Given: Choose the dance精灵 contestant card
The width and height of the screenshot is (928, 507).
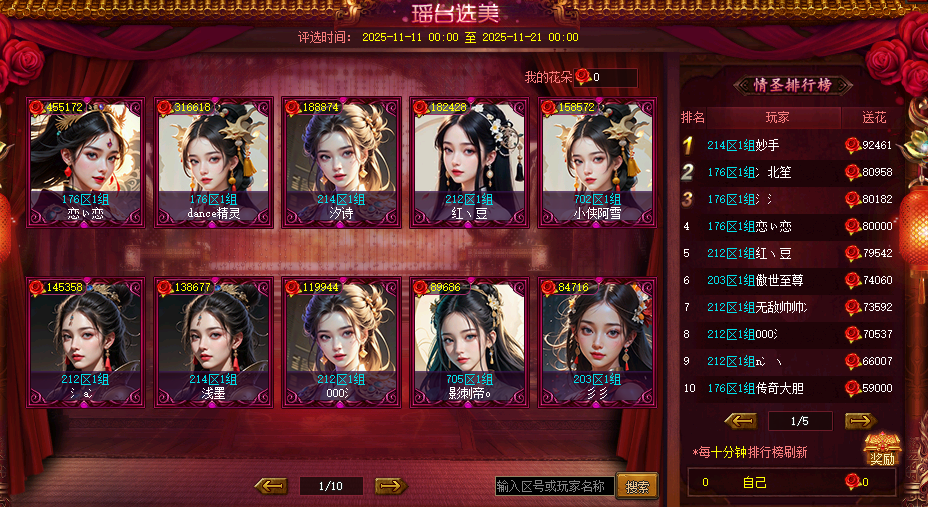Looking at the screenshot, I should [x=213, y=160].
